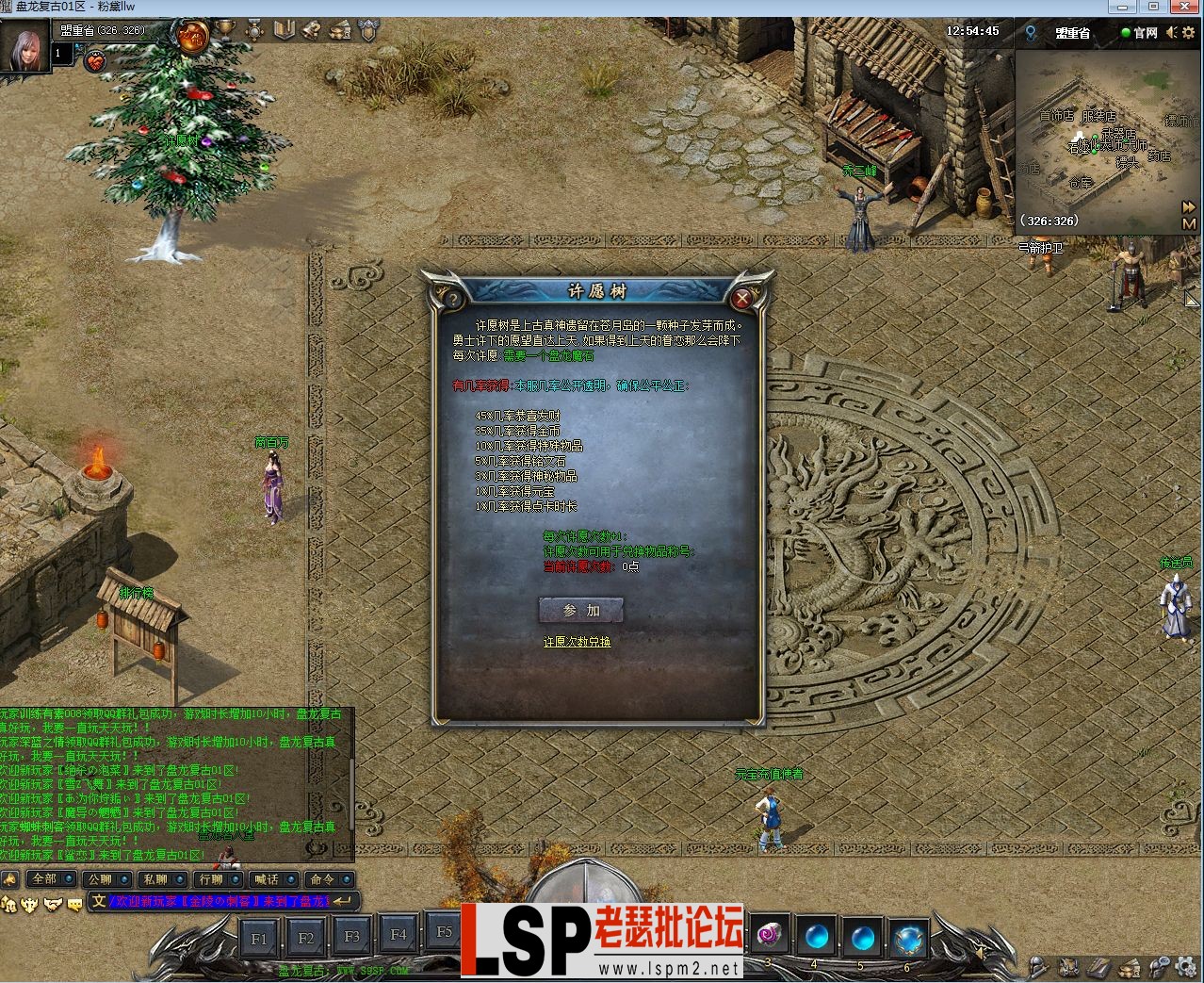Open the trophy icon in the top bar
The width and height of the screenshot is (1204, 983).
(x=225, y=30)
